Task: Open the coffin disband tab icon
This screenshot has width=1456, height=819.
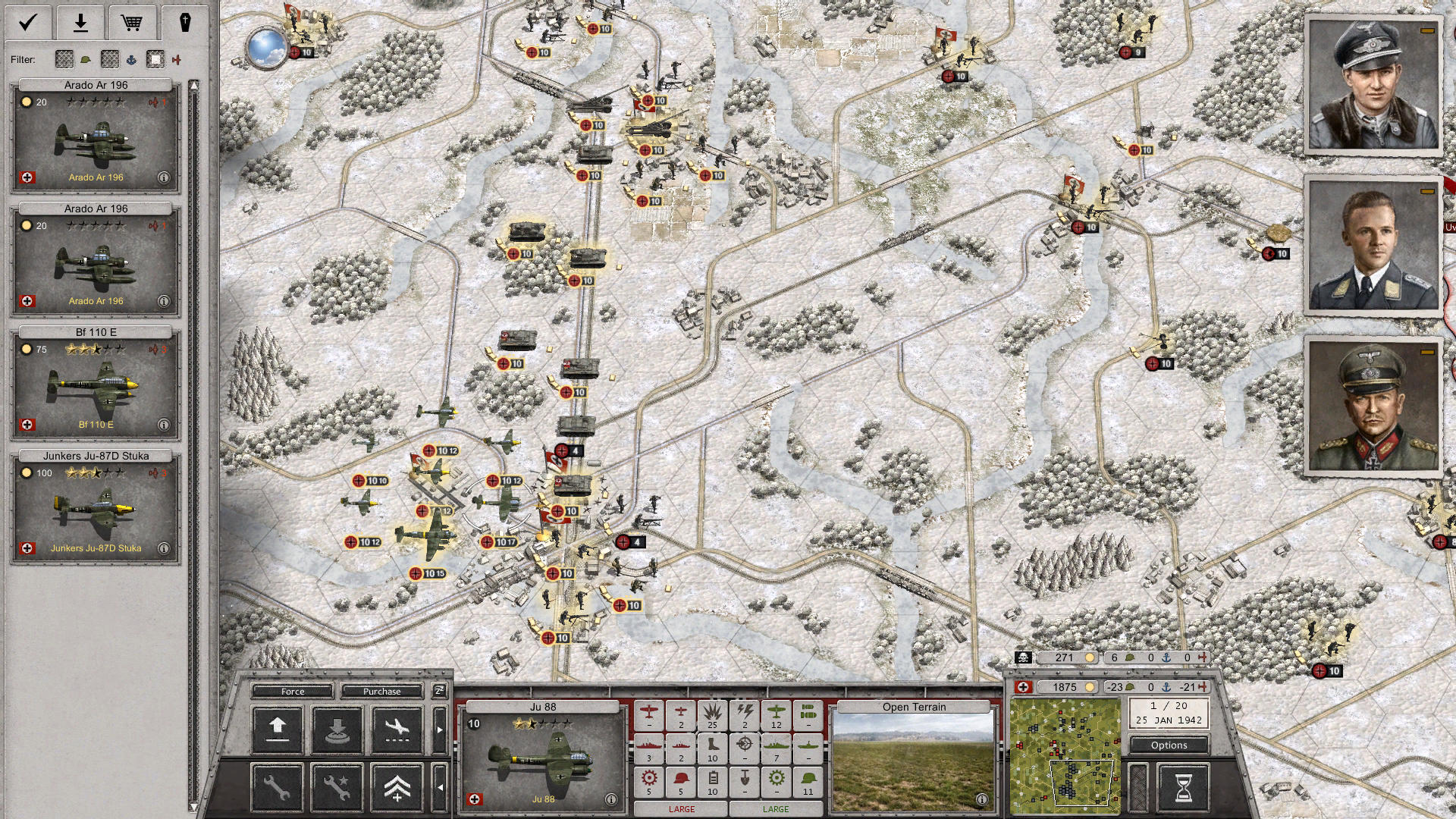Action: (184, 23)
